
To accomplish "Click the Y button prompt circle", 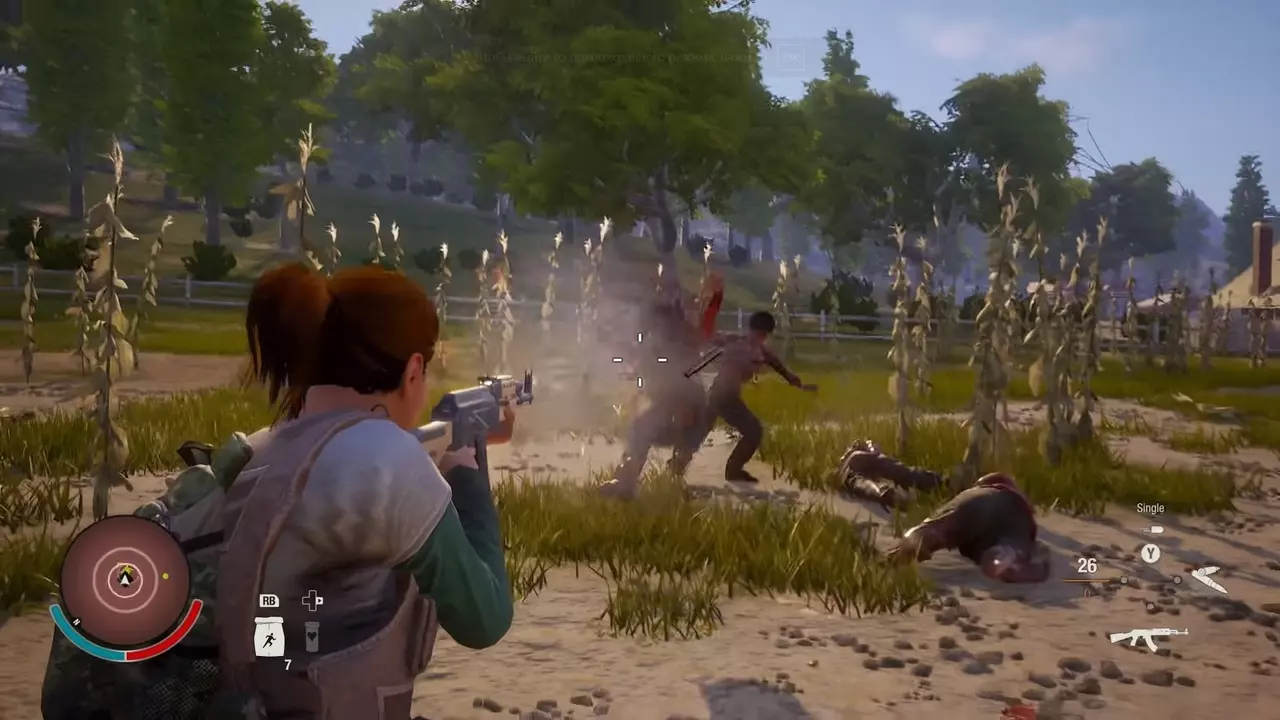I will pos(1150,552).
